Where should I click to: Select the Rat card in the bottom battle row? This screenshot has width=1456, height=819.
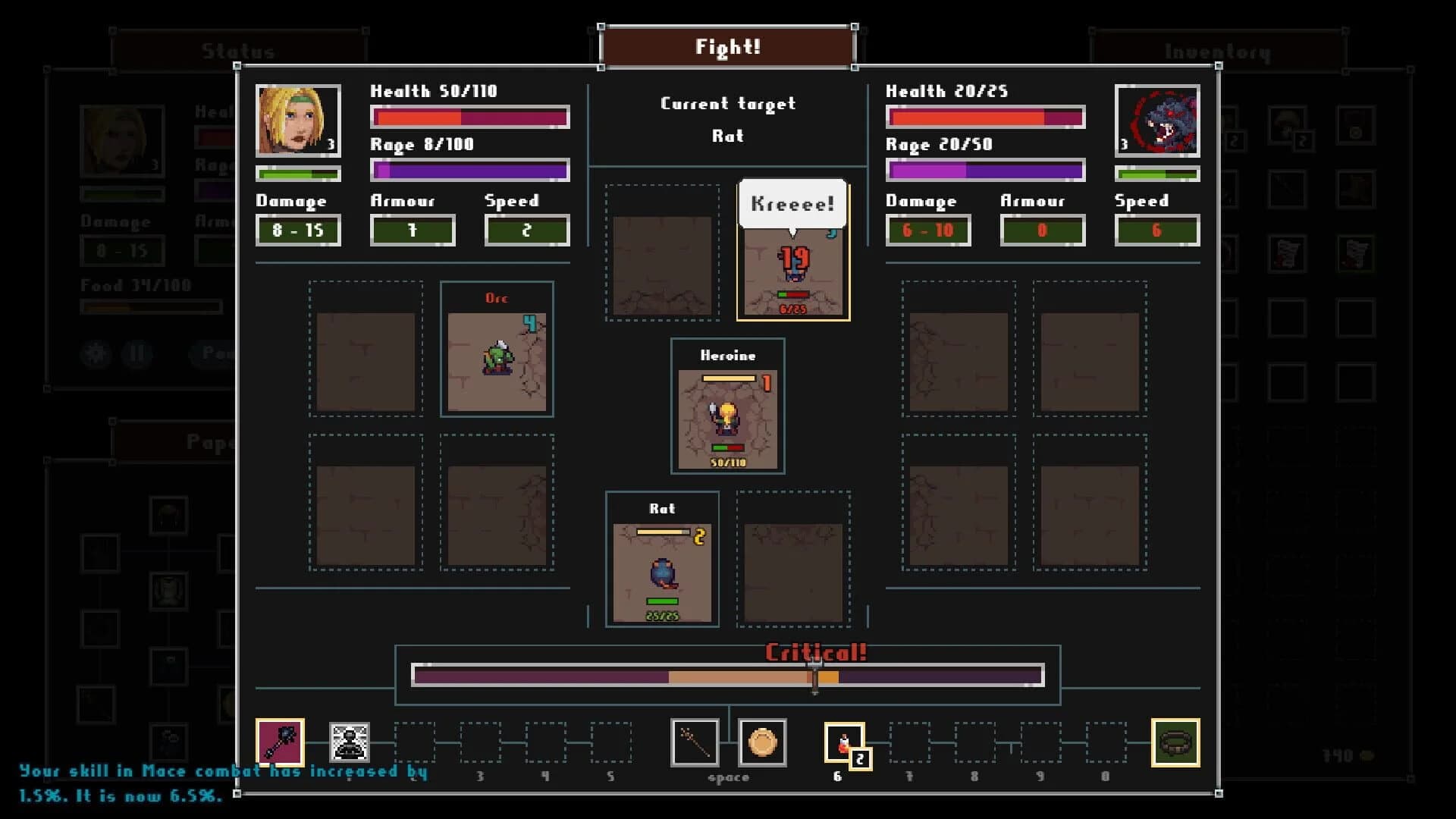click(663, 561)
